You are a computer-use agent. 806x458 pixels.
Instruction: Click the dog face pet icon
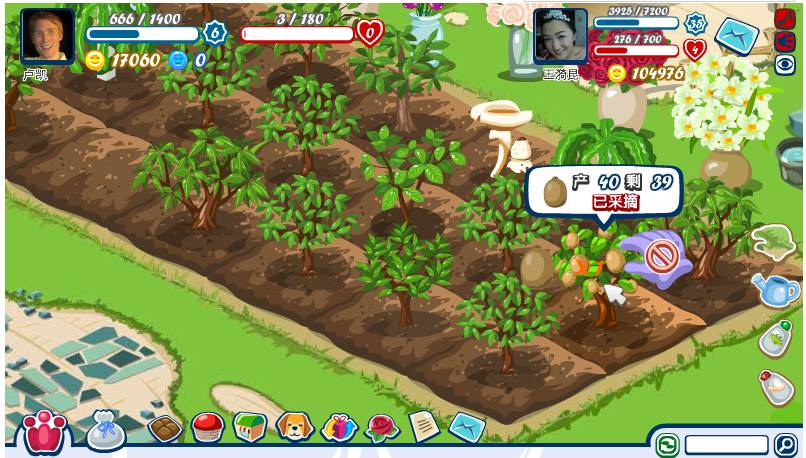pyautogui.click(x=295, y=428)
